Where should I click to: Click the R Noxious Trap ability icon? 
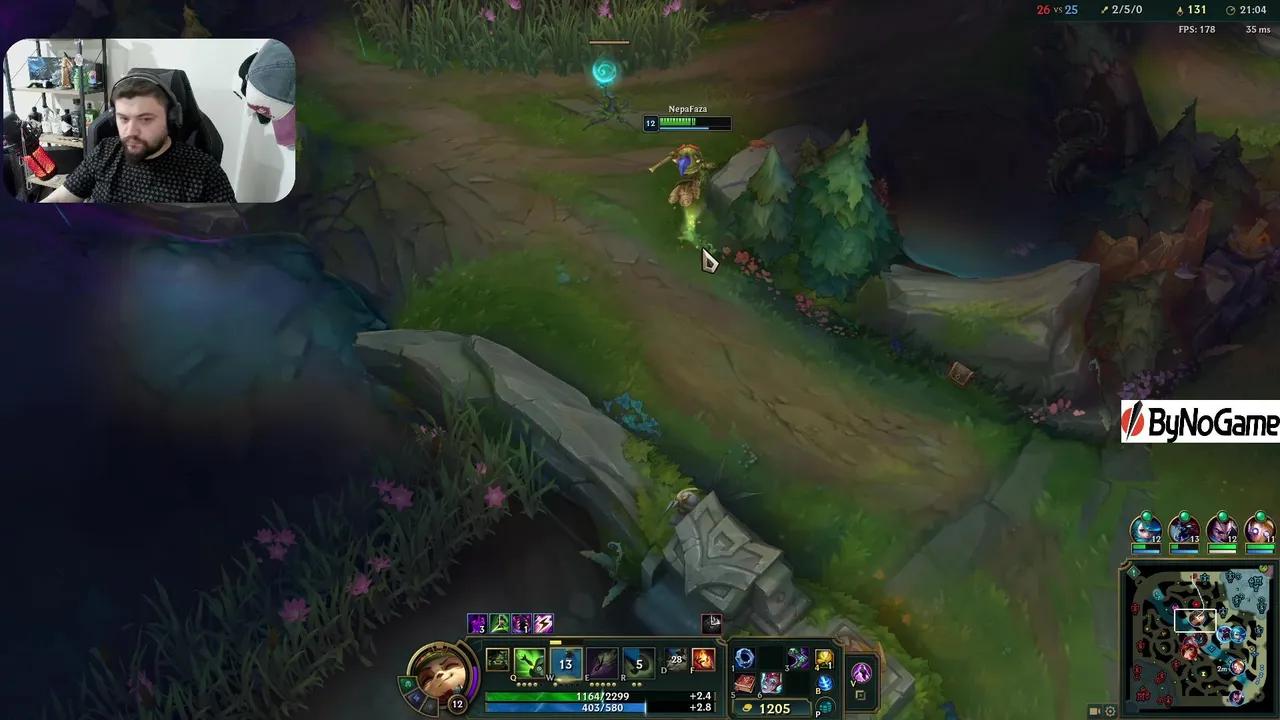(x=638, y=661)
